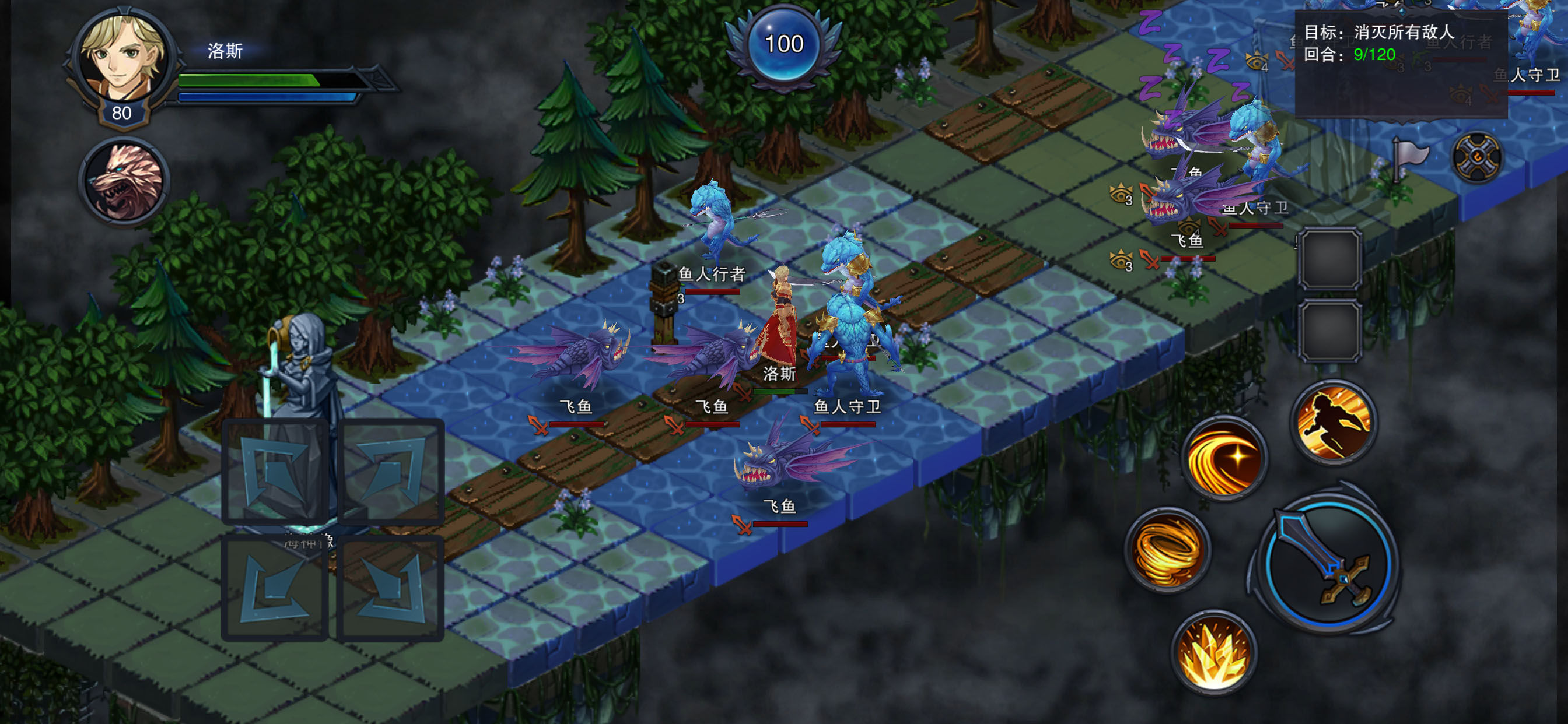This screenshot has width=1568, height=724.
Task: Tap the down-right movement arrow
Action: (391, 588)
